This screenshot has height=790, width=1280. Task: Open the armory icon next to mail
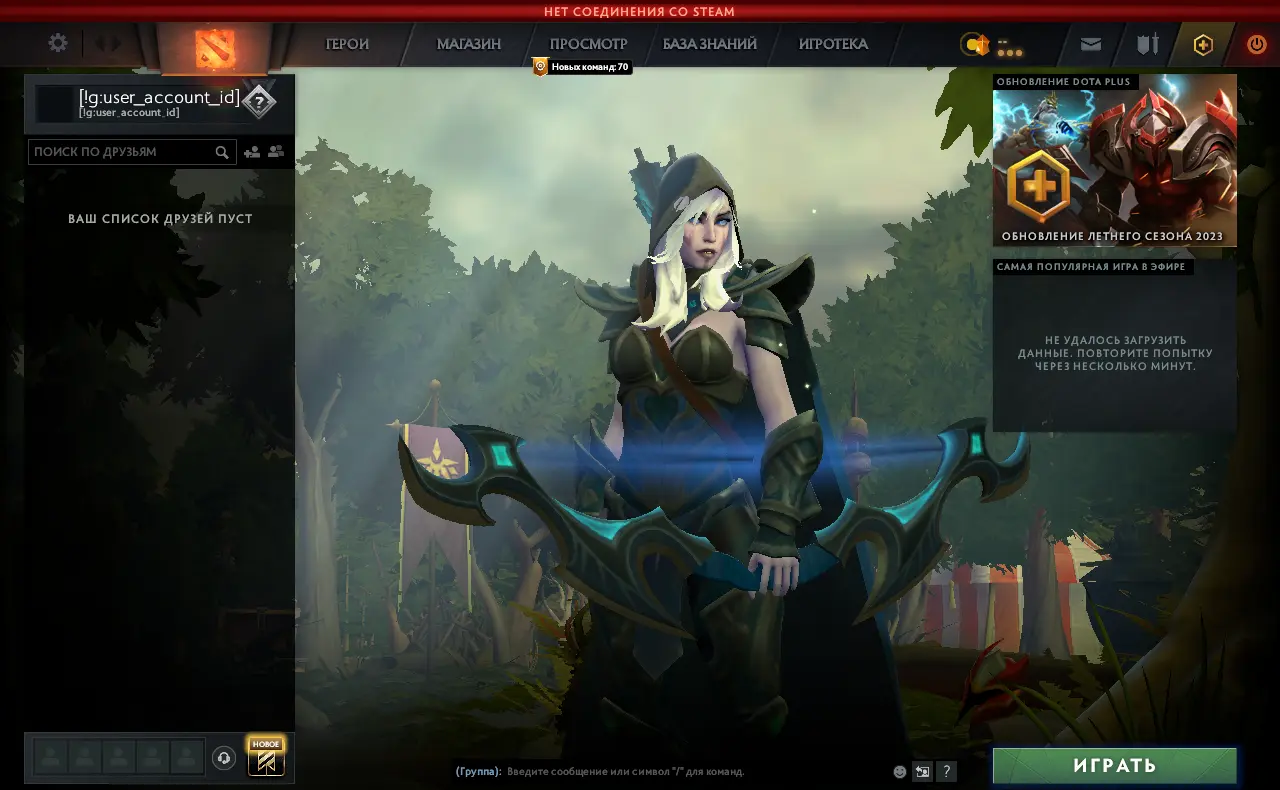1147,44
